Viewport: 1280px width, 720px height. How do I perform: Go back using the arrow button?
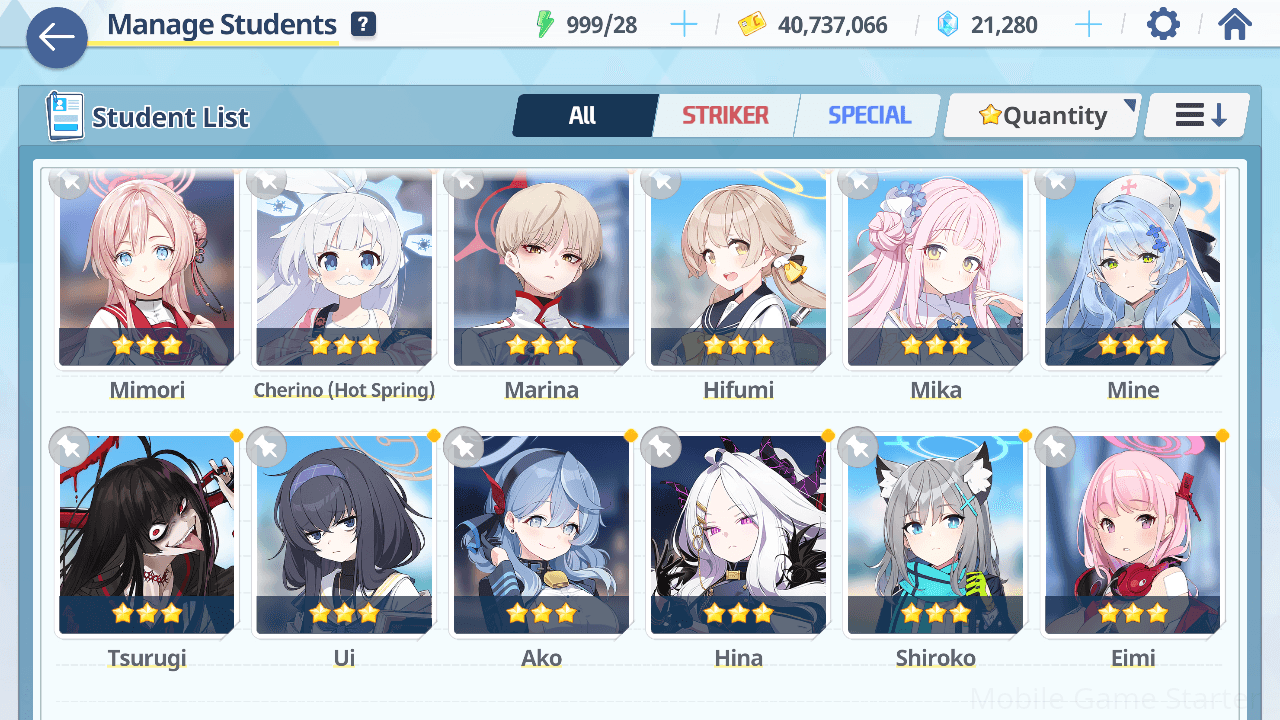pyautogui.click(x=57, y=38)
